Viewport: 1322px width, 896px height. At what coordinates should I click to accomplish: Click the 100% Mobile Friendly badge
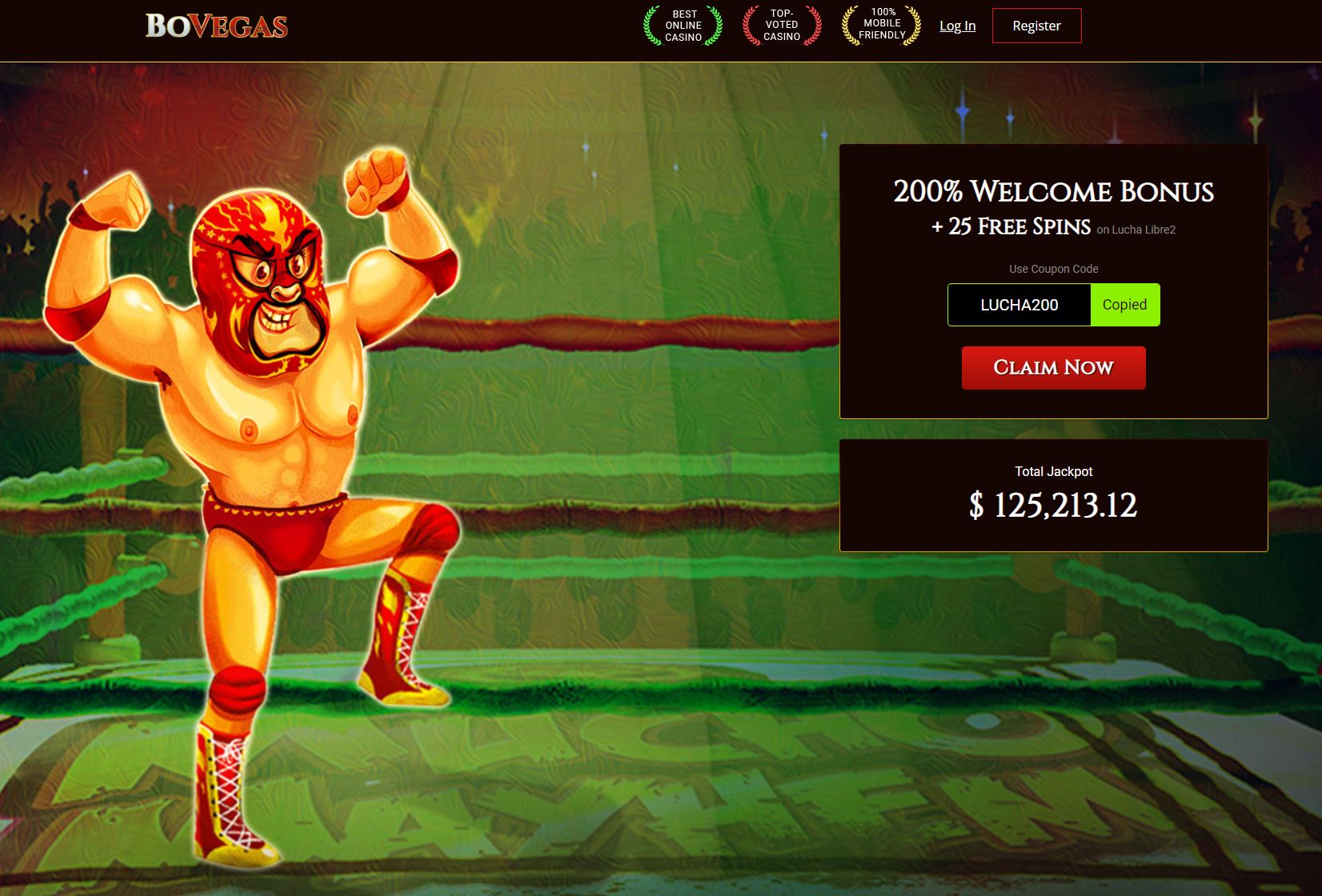(x=881, y=24)
